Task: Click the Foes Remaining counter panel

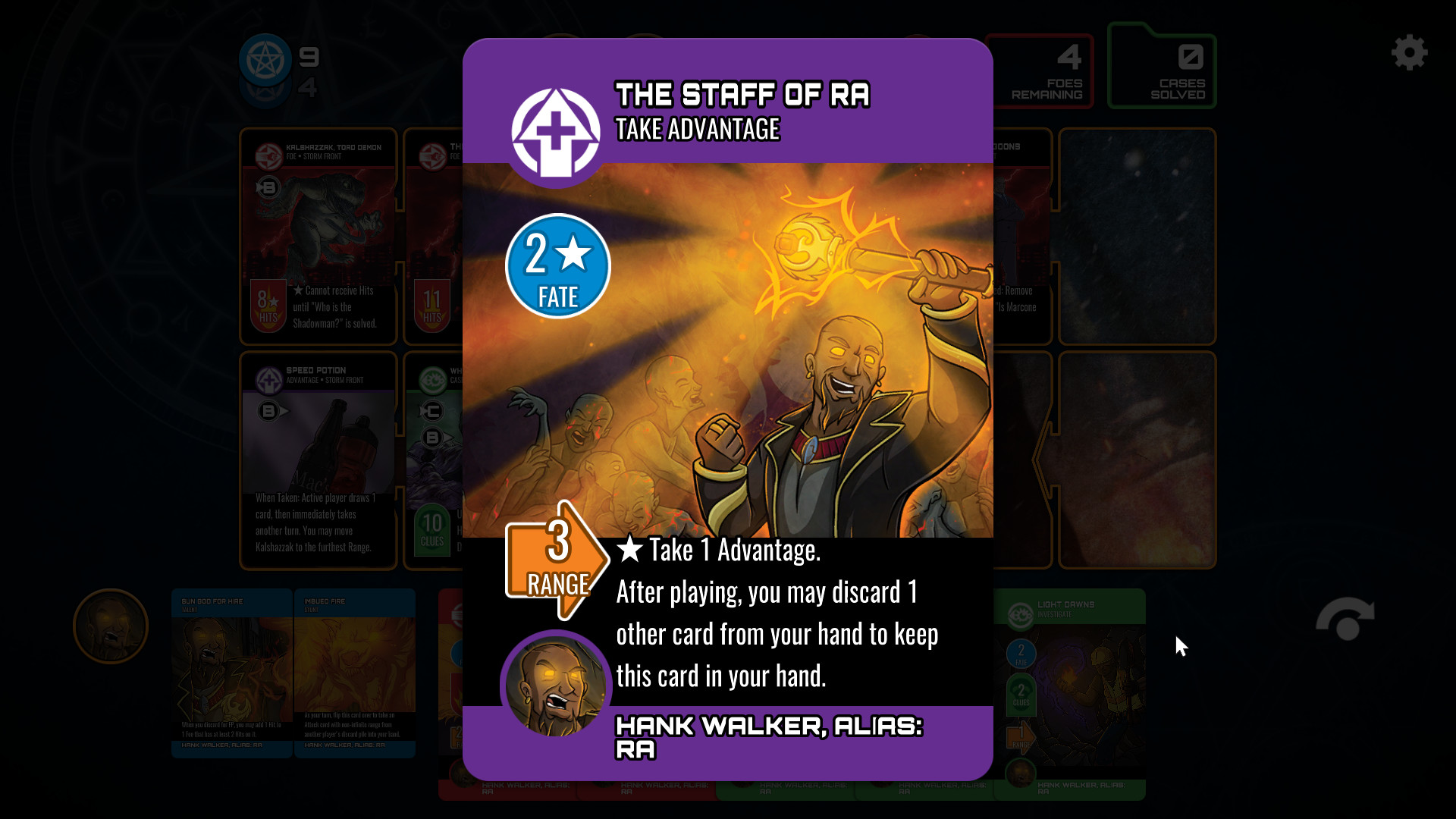Action: (x=1043, y=71)
